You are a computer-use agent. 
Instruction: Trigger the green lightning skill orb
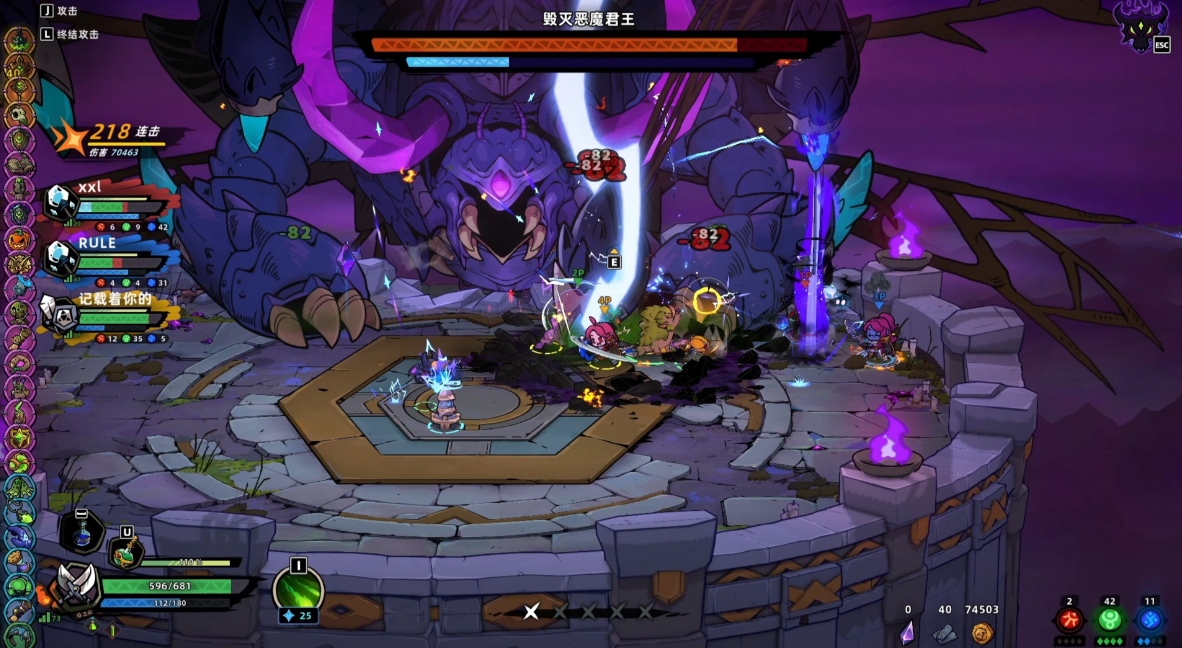(x=298, y=592)
